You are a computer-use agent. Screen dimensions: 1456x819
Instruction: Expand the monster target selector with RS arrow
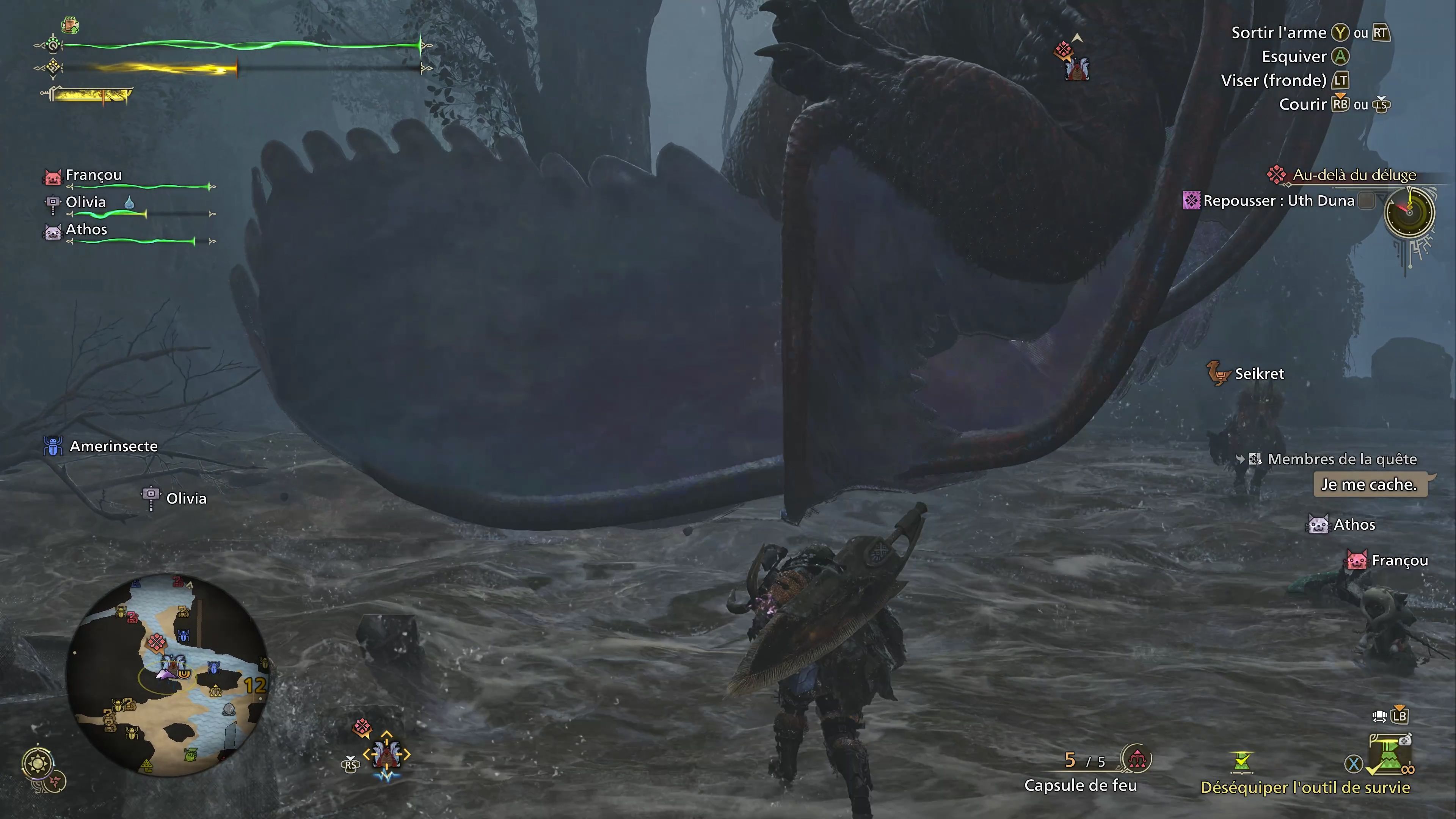(x=350, y=764)
